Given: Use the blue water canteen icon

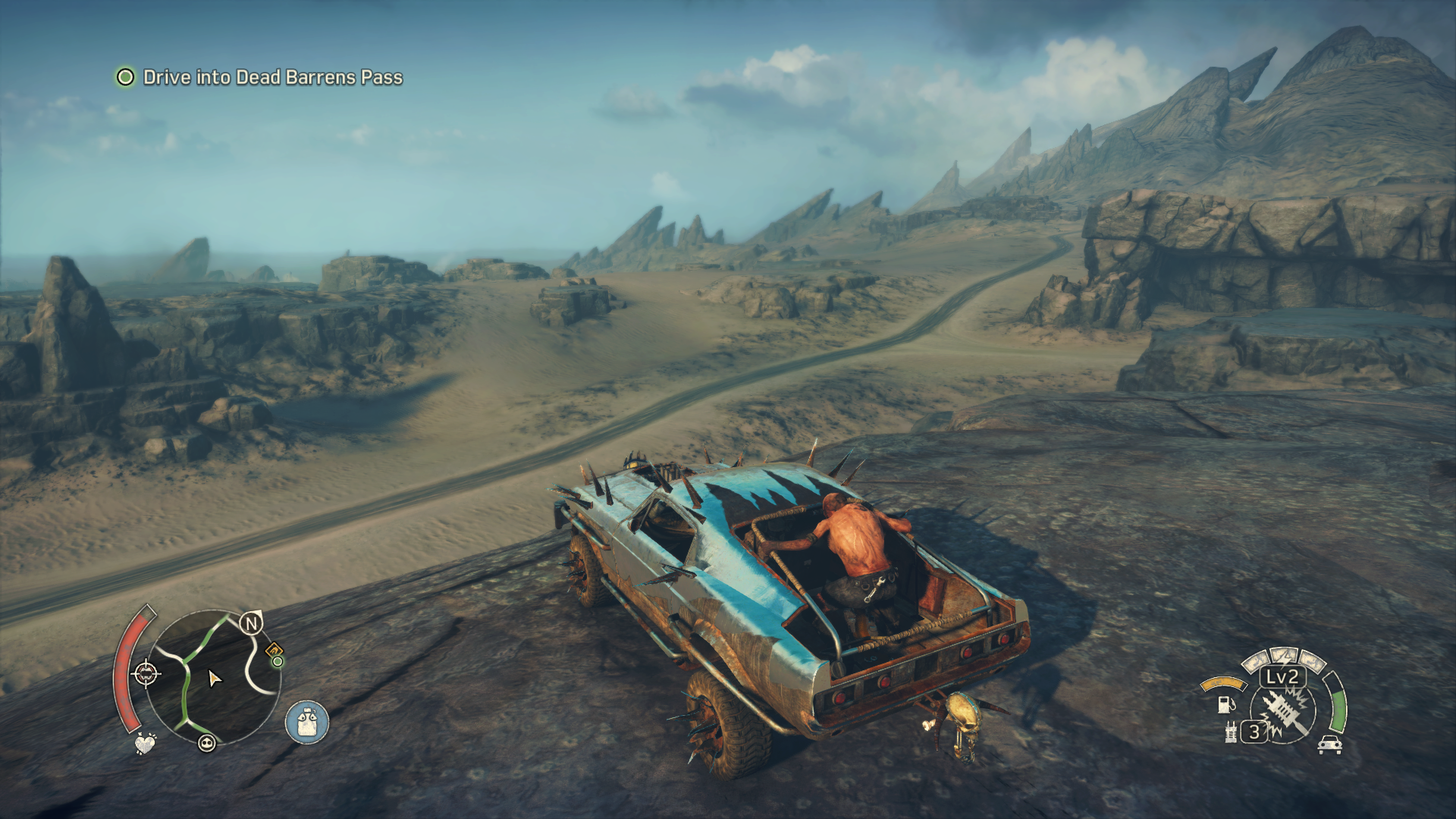Looking at the screenshot, I should (307, 721).
